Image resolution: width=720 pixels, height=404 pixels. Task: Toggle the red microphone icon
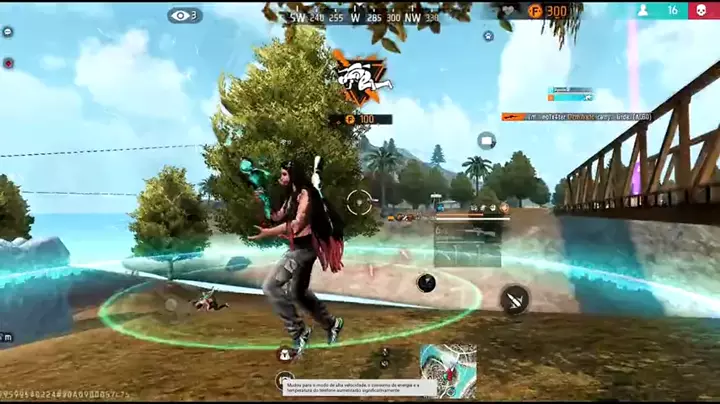8,63
